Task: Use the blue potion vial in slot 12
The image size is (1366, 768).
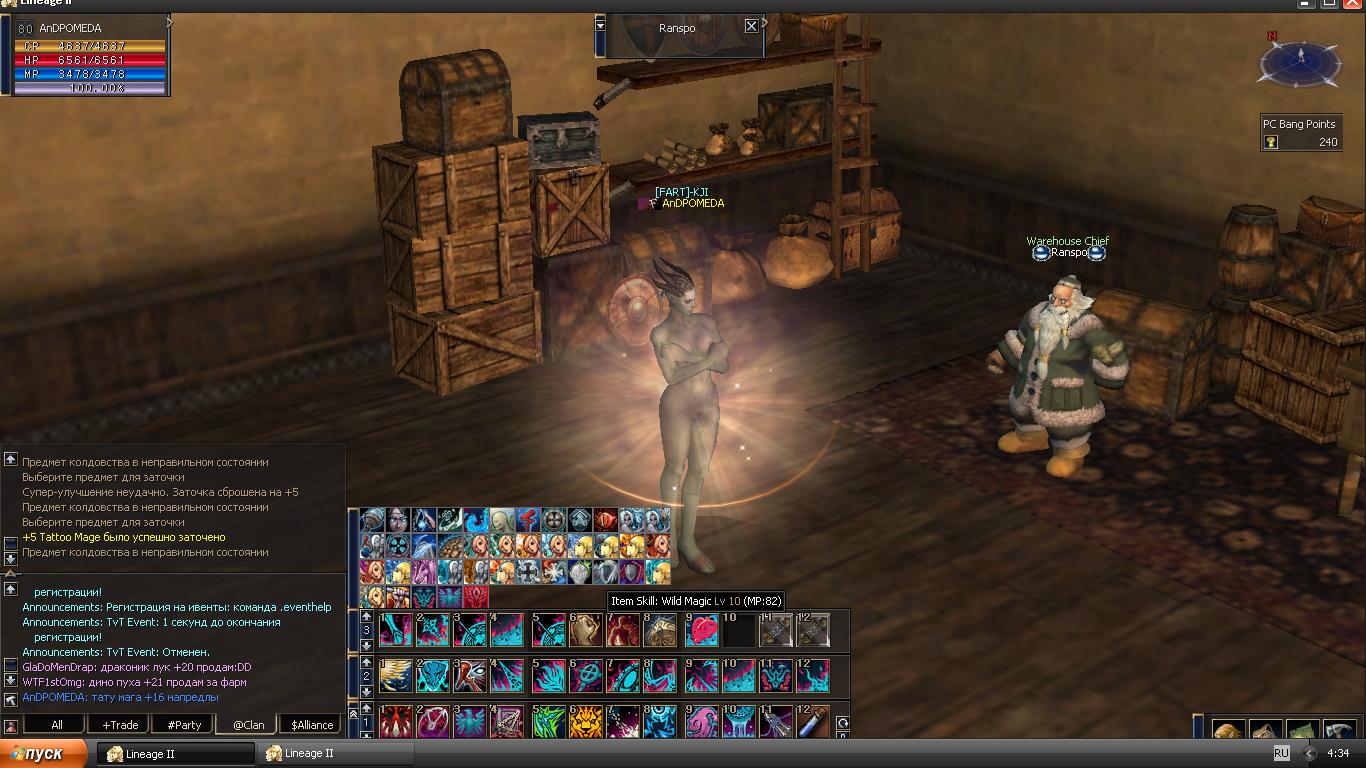Action: coord(813,721)
